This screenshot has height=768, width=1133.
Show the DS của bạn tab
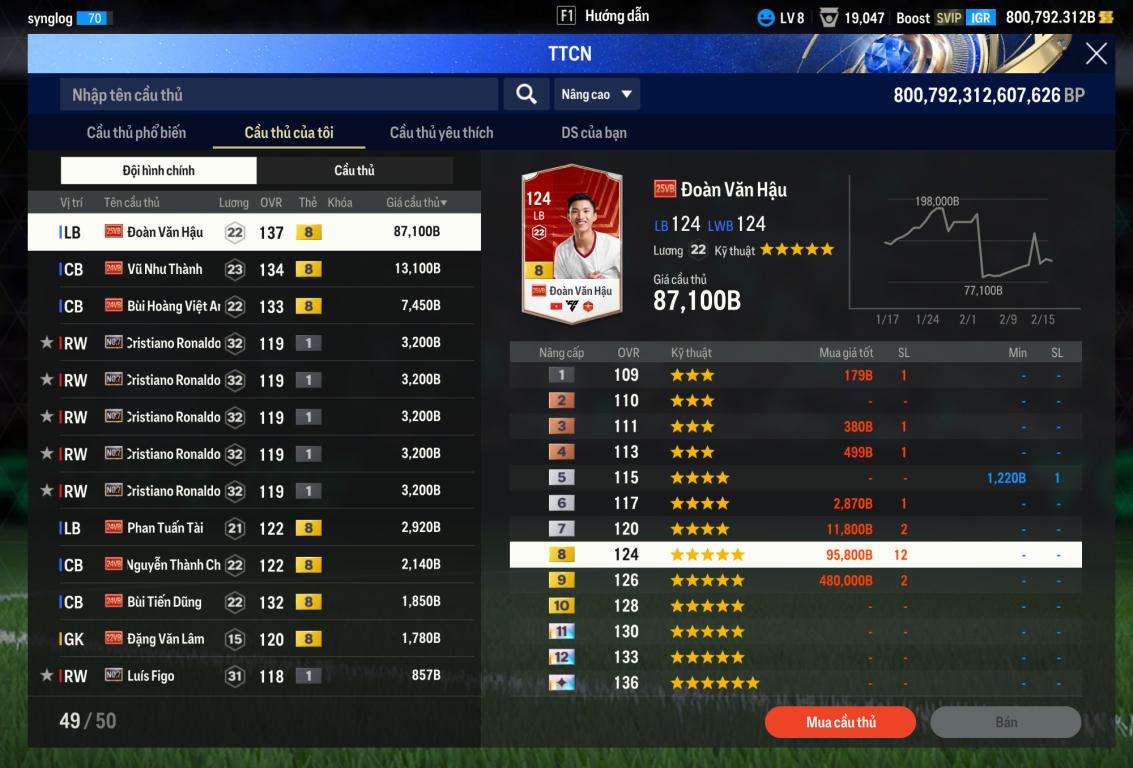[x=594, y=133]
